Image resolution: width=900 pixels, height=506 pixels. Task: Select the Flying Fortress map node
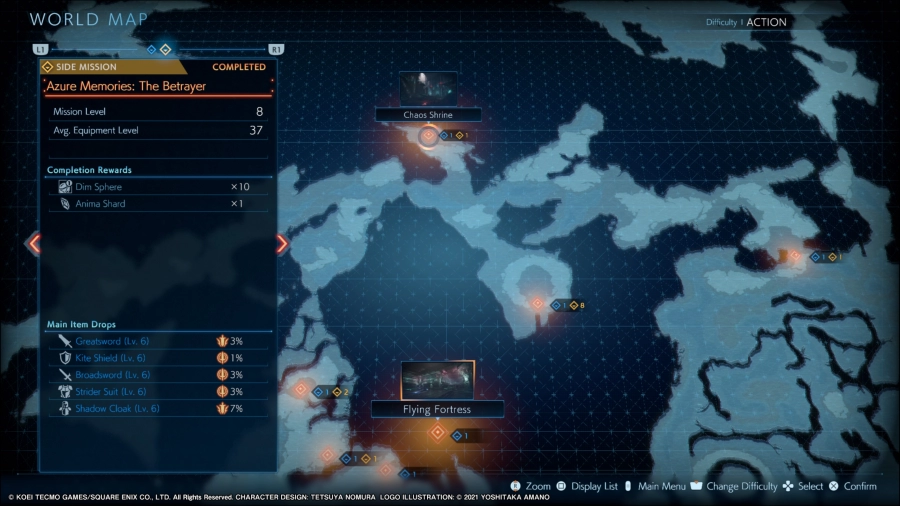click(x=437, y=432)
